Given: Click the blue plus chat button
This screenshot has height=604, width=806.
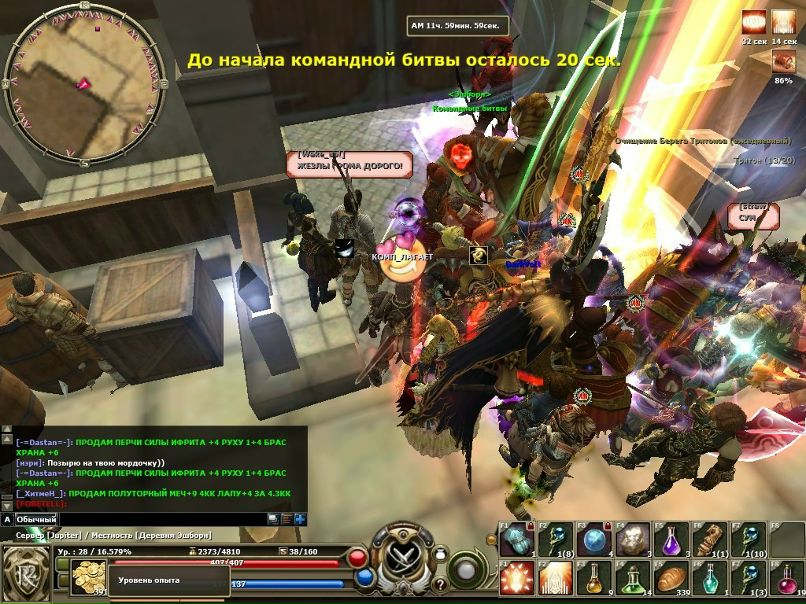Looking at the screenshot, I should (300, 519).
